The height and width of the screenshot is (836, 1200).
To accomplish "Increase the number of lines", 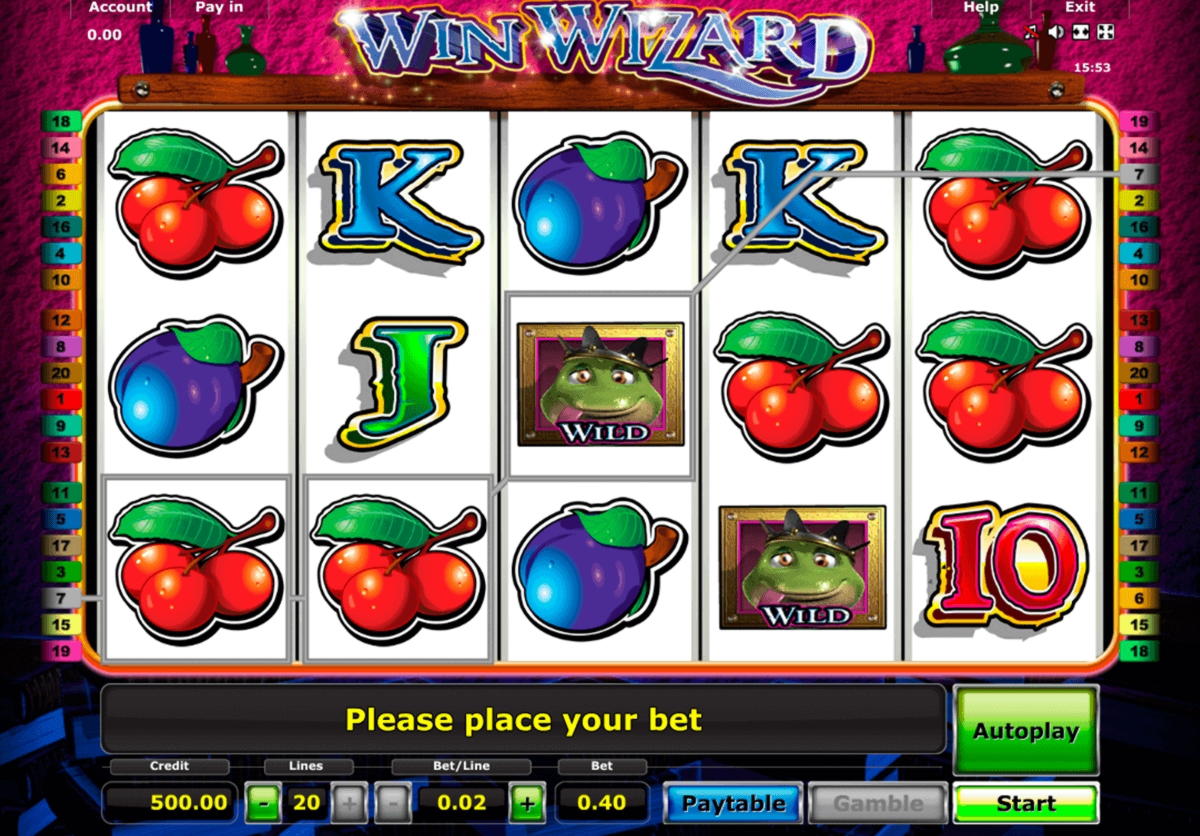I will 349,803.
